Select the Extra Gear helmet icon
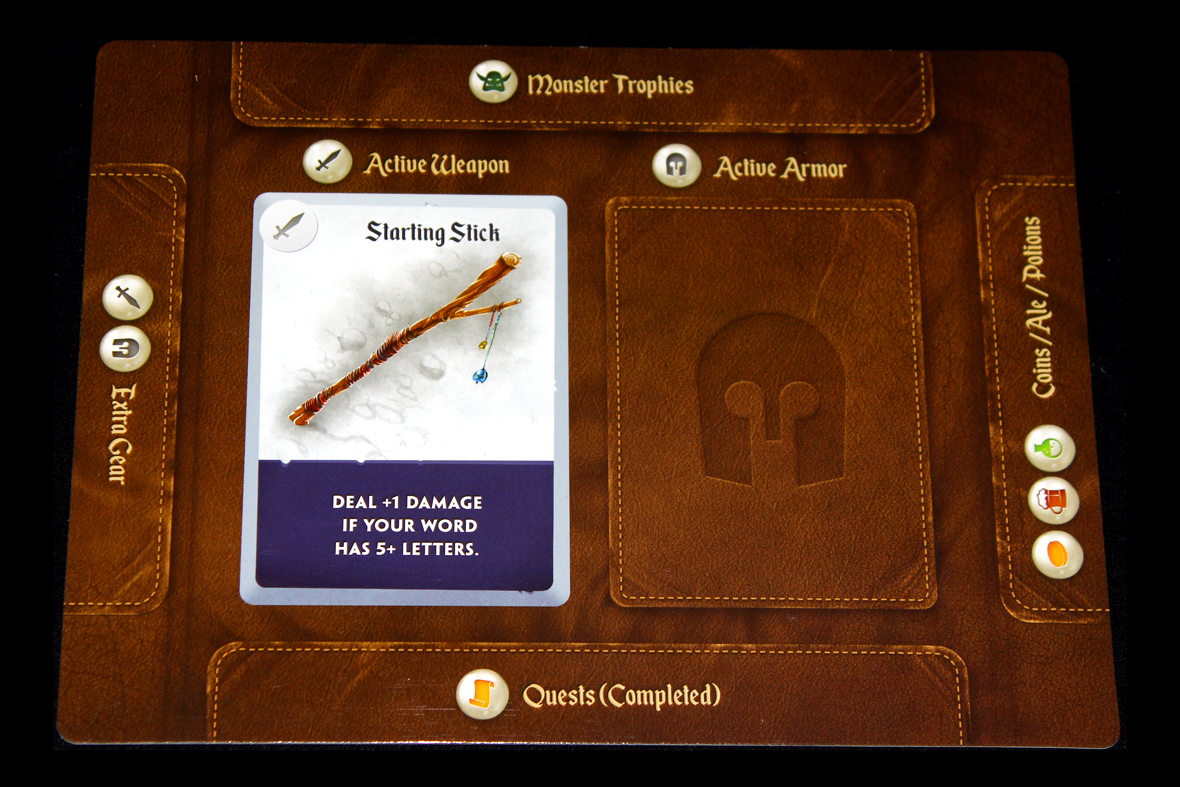 [125, 349]
